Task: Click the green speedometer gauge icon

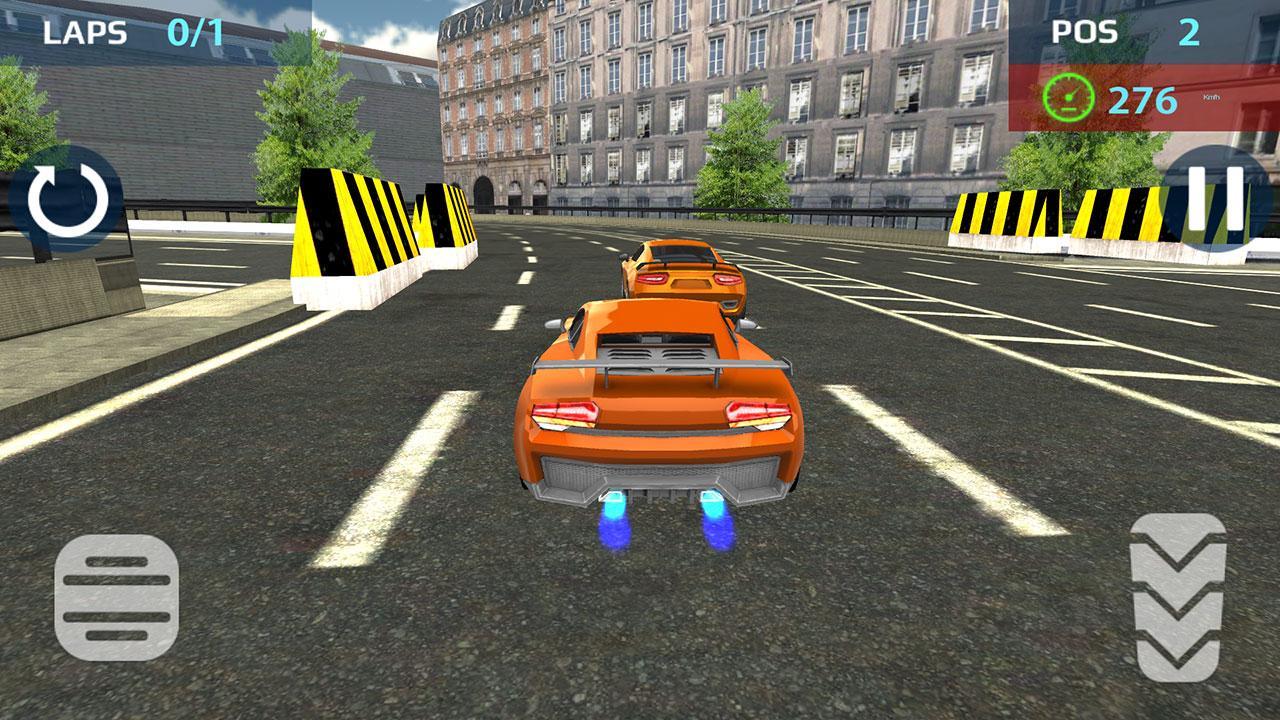Action: tap(1069, 95)
